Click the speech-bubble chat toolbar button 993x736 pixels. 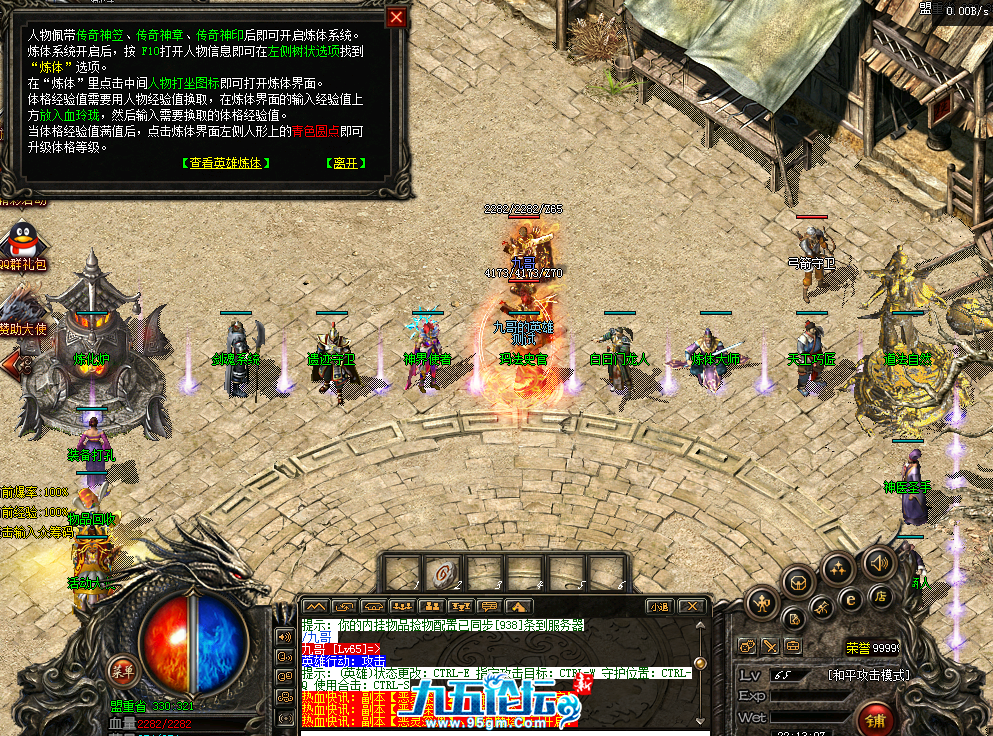pyautogui.click(x=490, y=606)
